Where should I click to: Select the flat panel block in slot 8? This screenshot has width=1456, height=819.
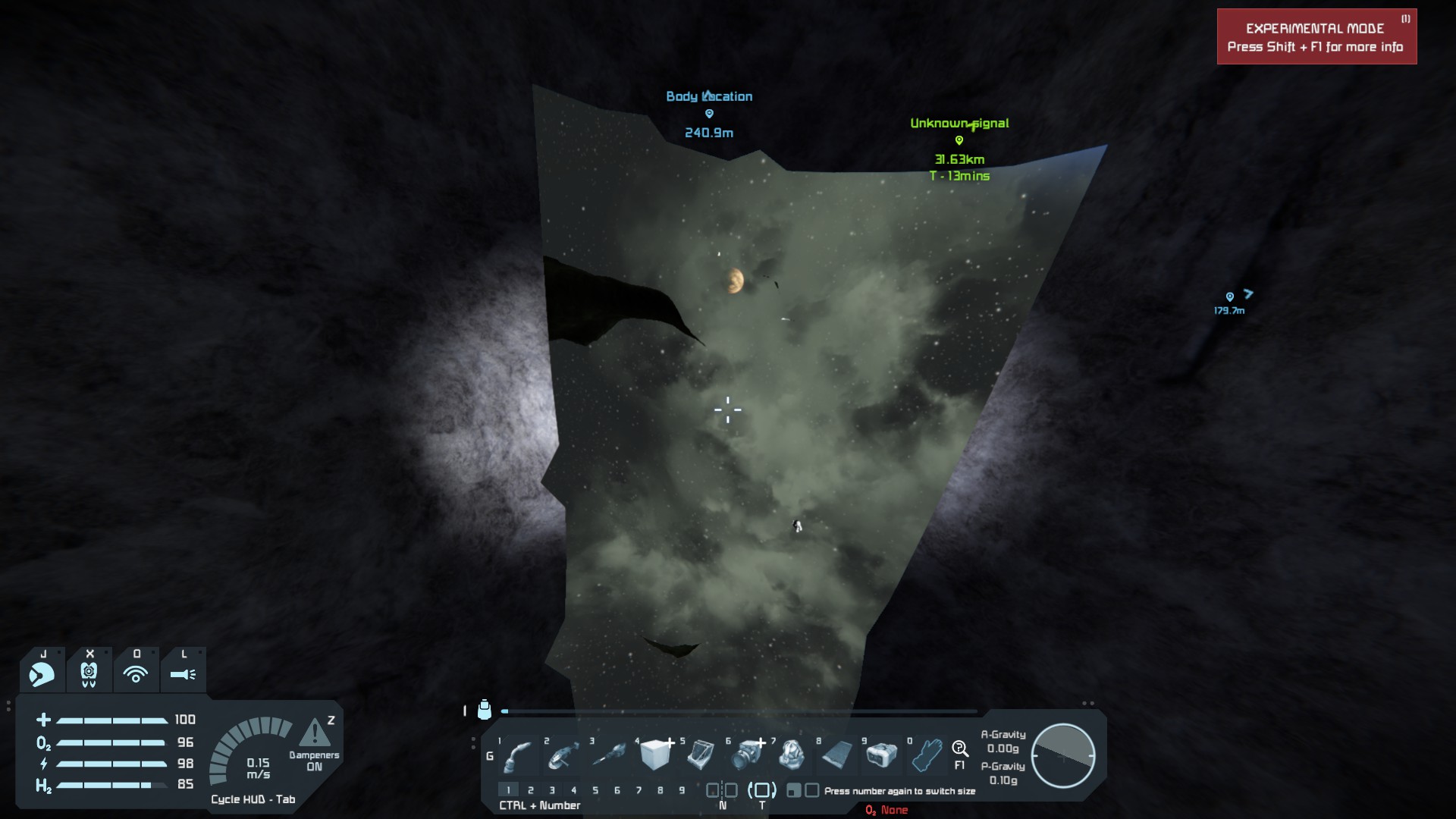[837, 755]
